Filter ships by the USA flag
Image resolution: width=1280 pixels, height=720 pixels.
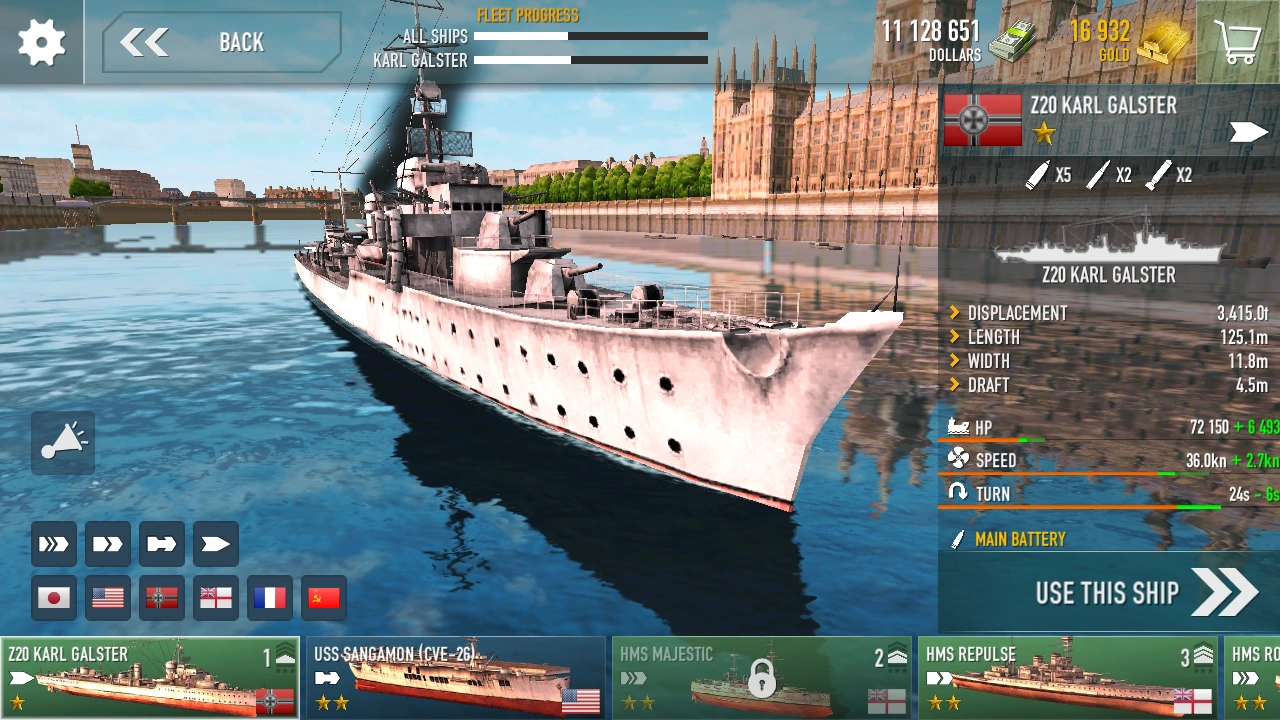tap(107, 597)
